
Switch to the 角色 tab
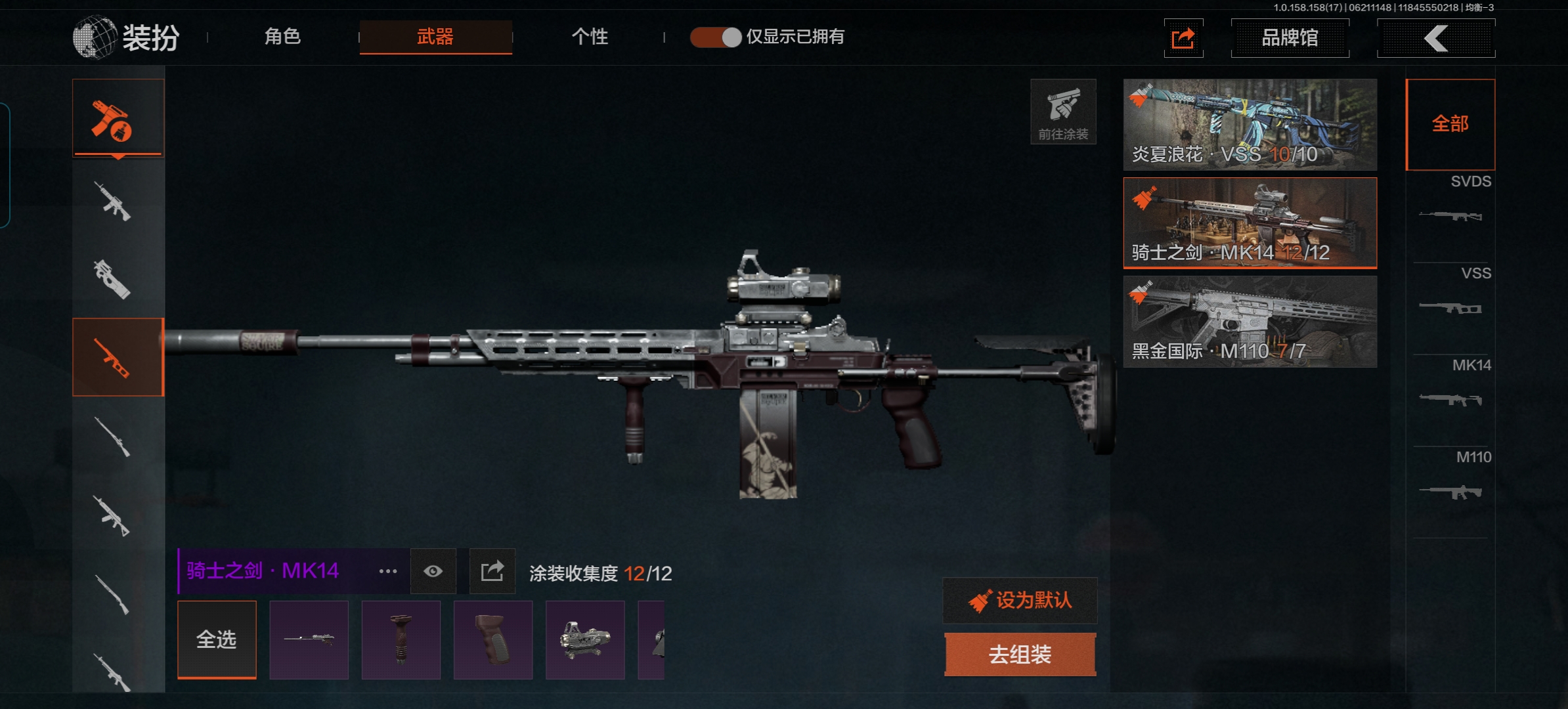pyautogui.click(x=282, y=37)
